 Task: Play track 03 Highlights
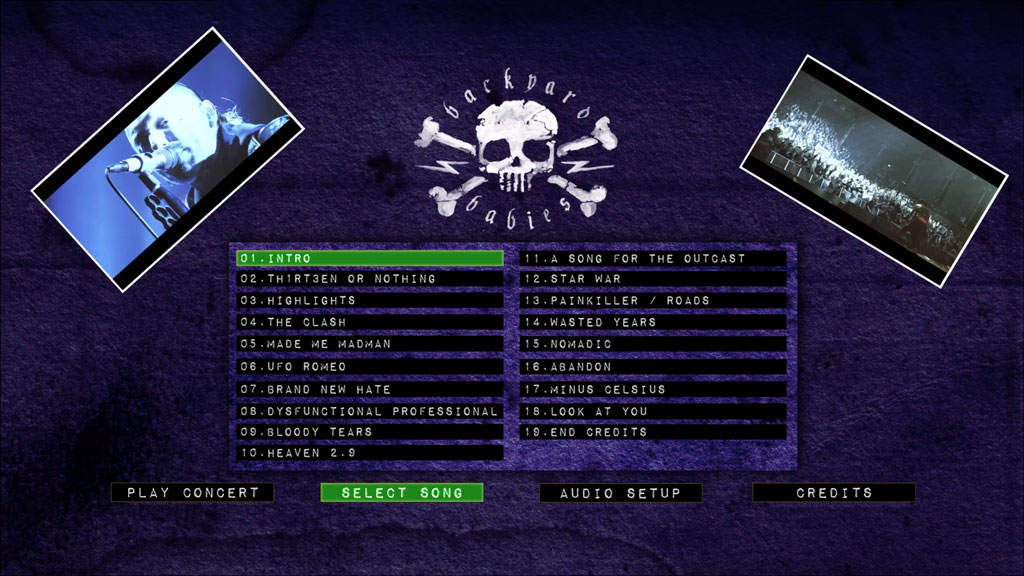click(369, 301)
